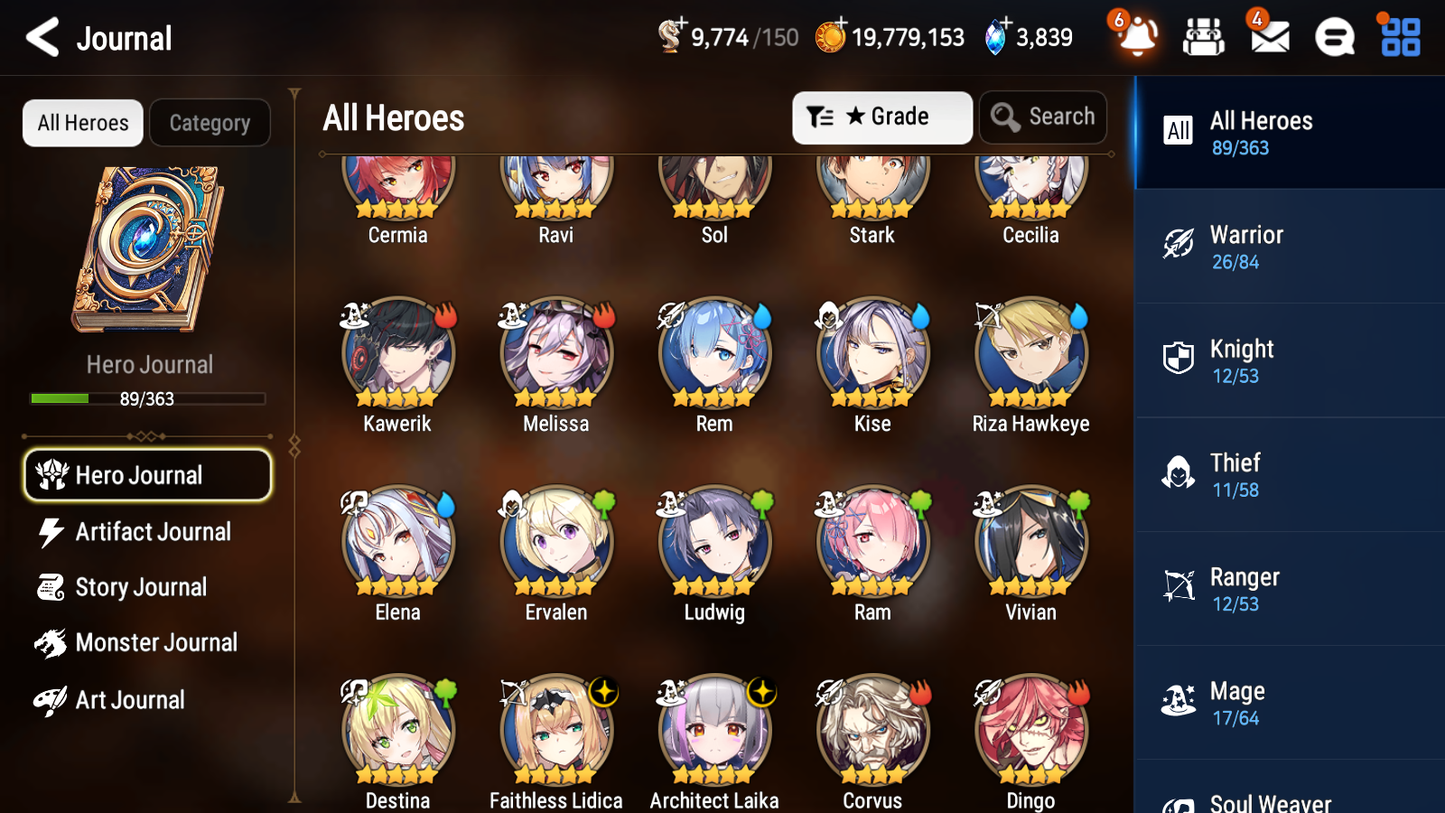Go back using the Journal back arrow
Image resolution: width=1445 pixels, height=813 pixels.
coord(42,37)
